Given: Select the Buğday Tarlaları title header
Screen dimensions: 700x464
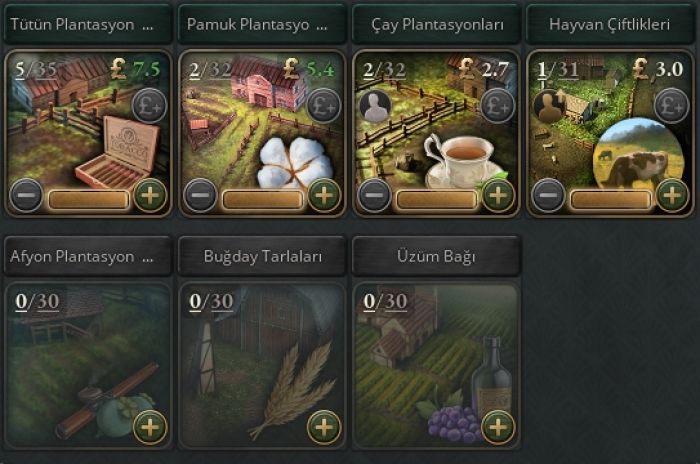Looking at the screenshot, I should [262, 257].
